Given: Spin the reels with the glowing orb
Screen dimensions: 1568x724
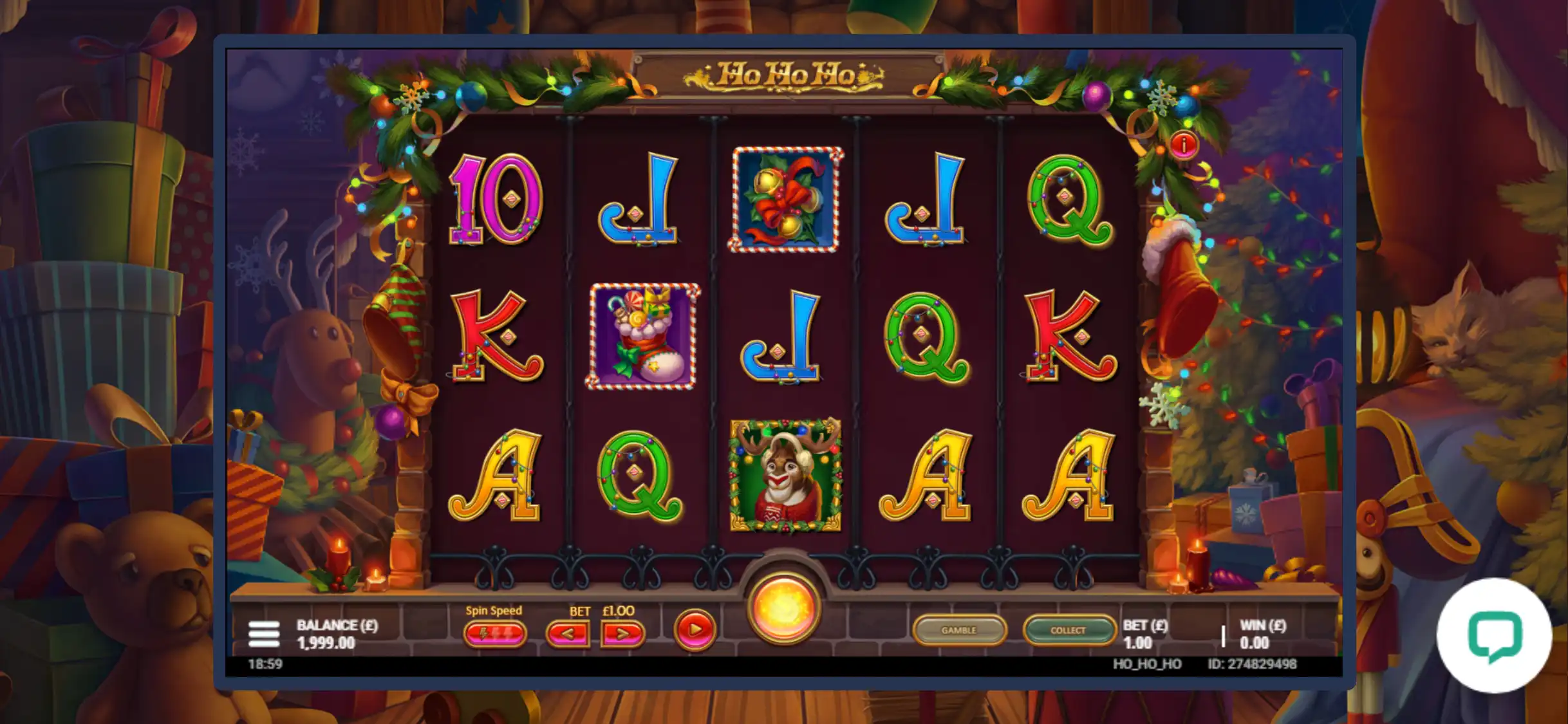Looking at the screenshot, I should [x=783, y=608].
